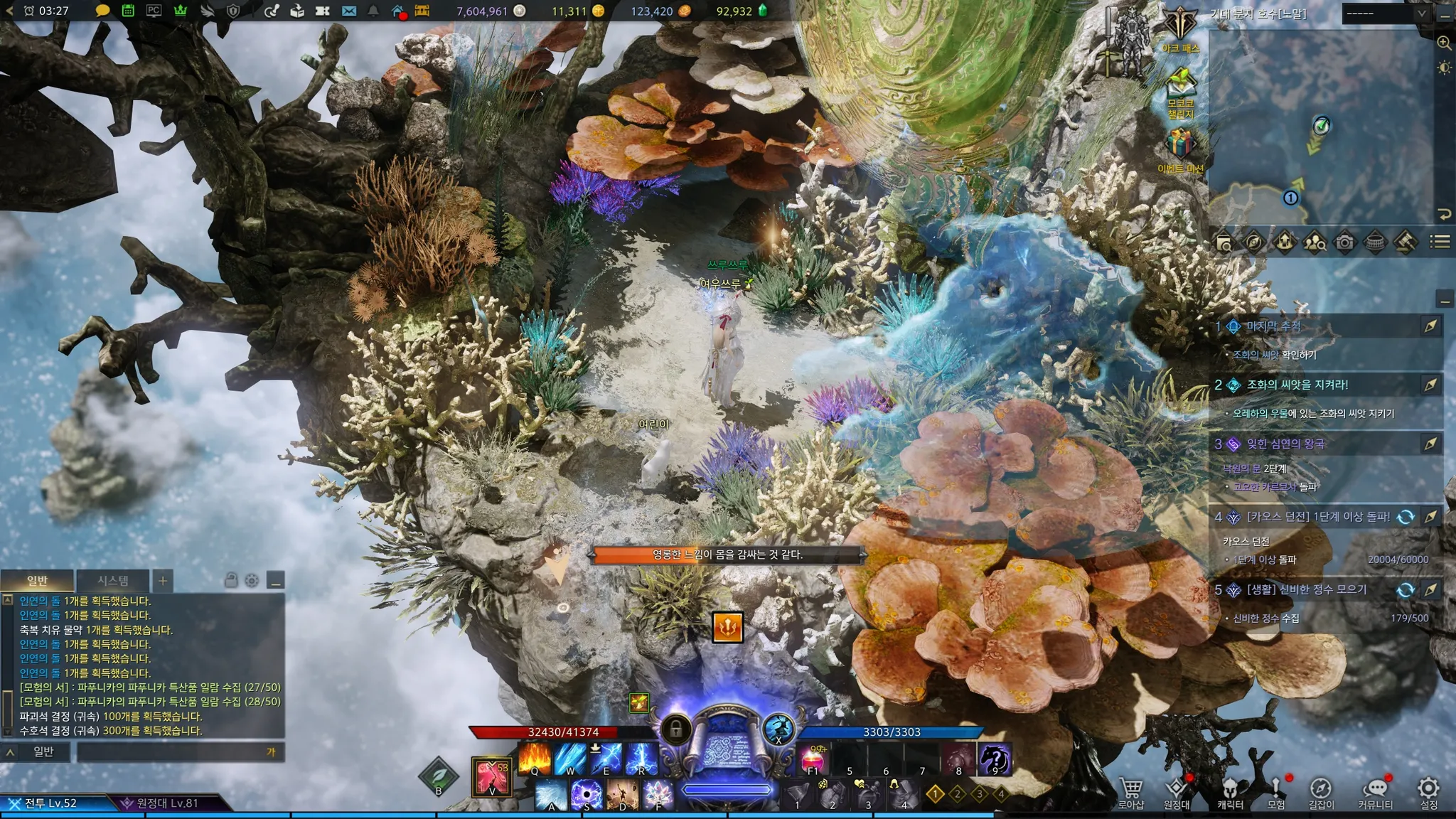This screenshot has width=1456, height=819.
Task: Activate the fire skill on Q slot
Action: (x=535, y=759)
